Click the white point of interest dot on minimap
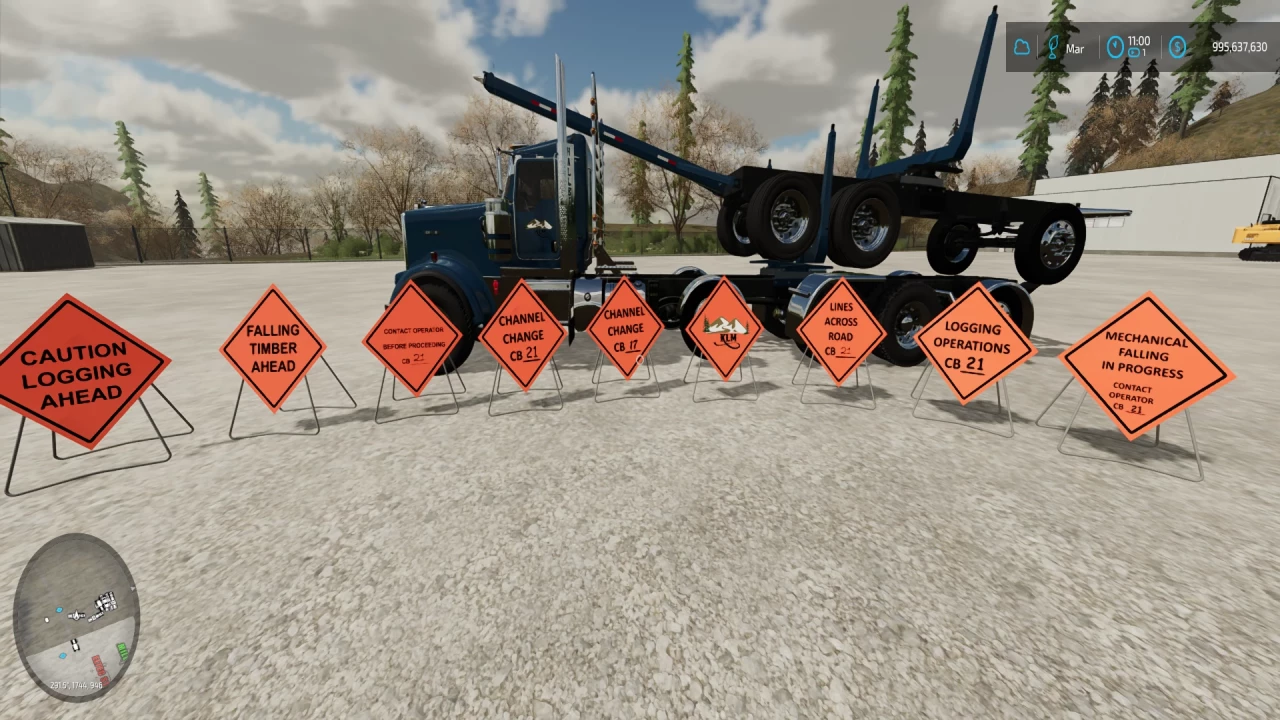 [x=47, y=620]
